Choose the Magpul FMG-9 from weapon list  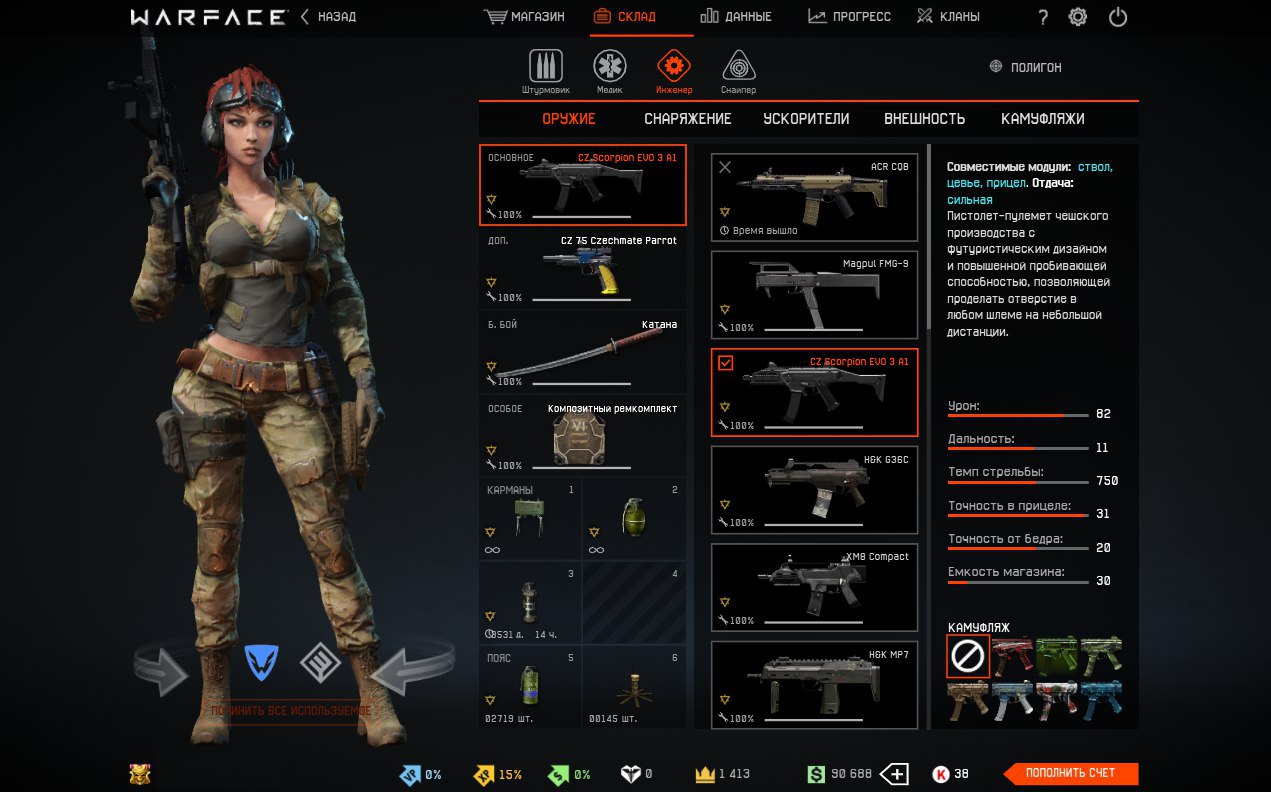point(814,294)
